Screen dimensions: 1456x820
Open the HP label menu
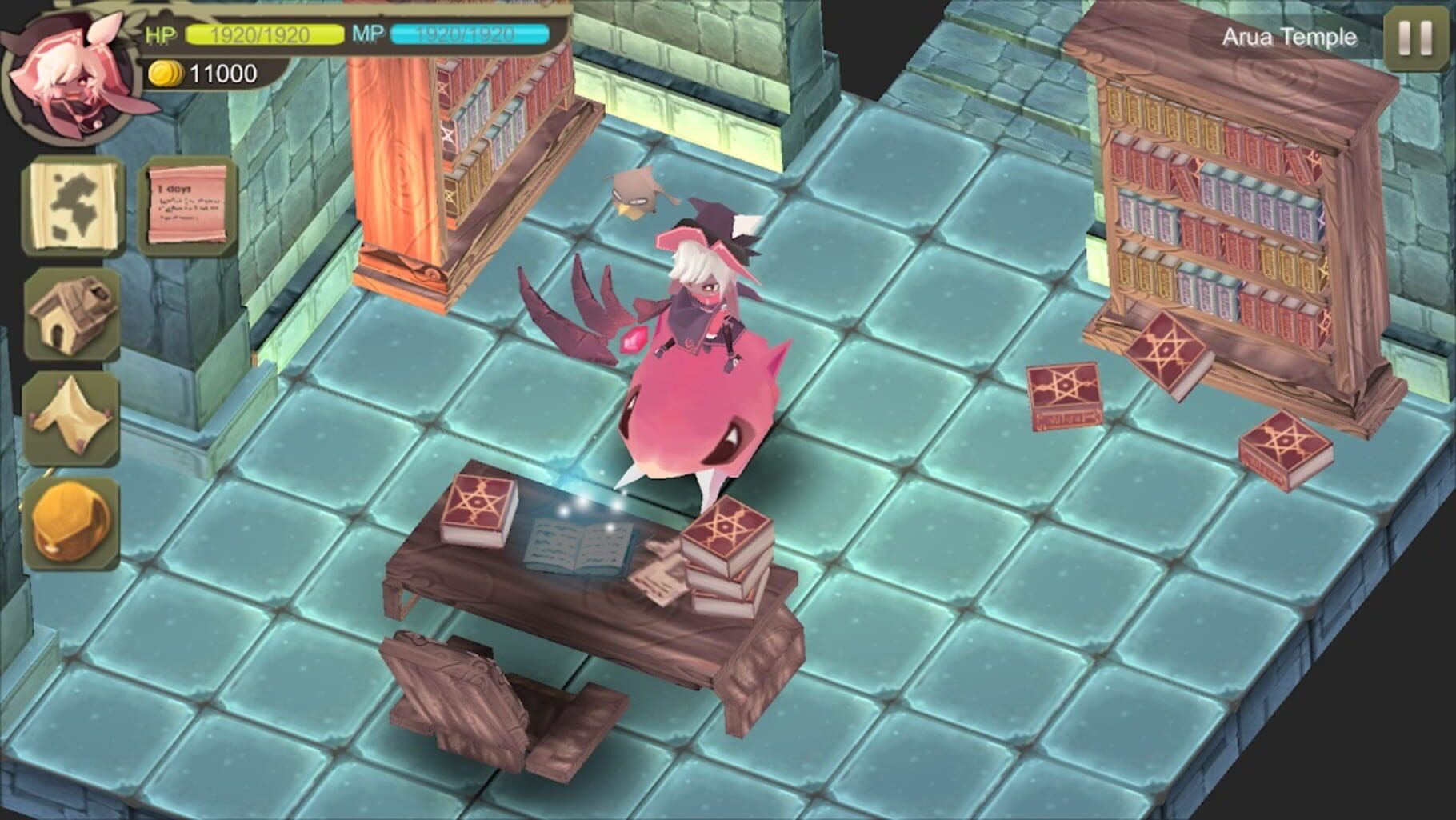(x=158, y=34)
